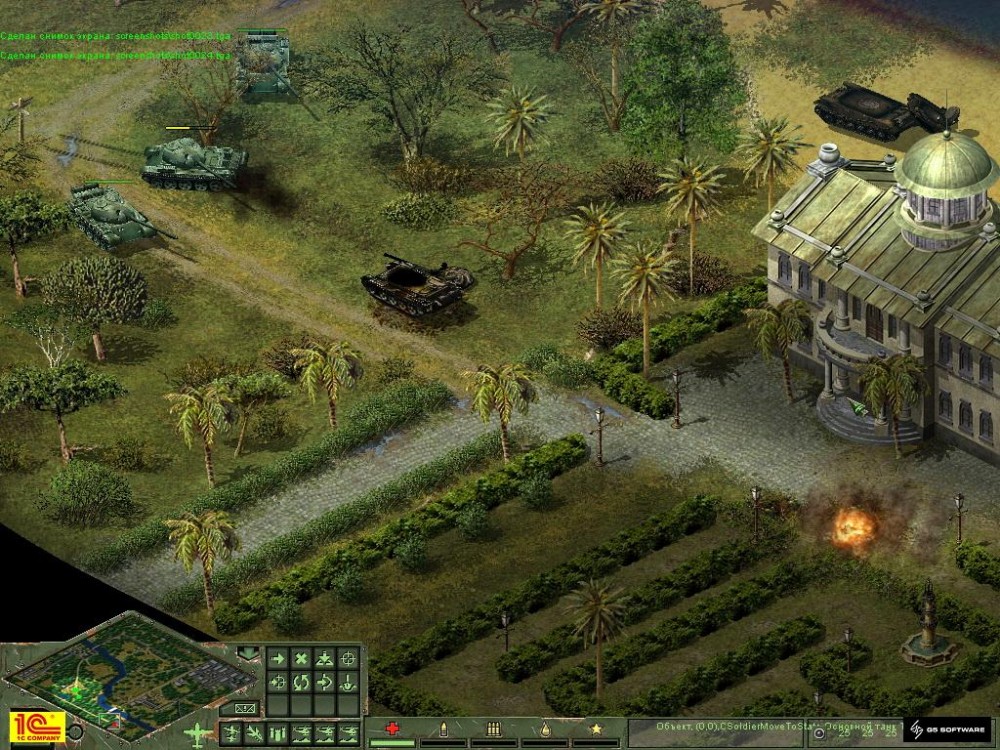Click the circular arrows rotate command
The image size is (1000, 750).
300,683
